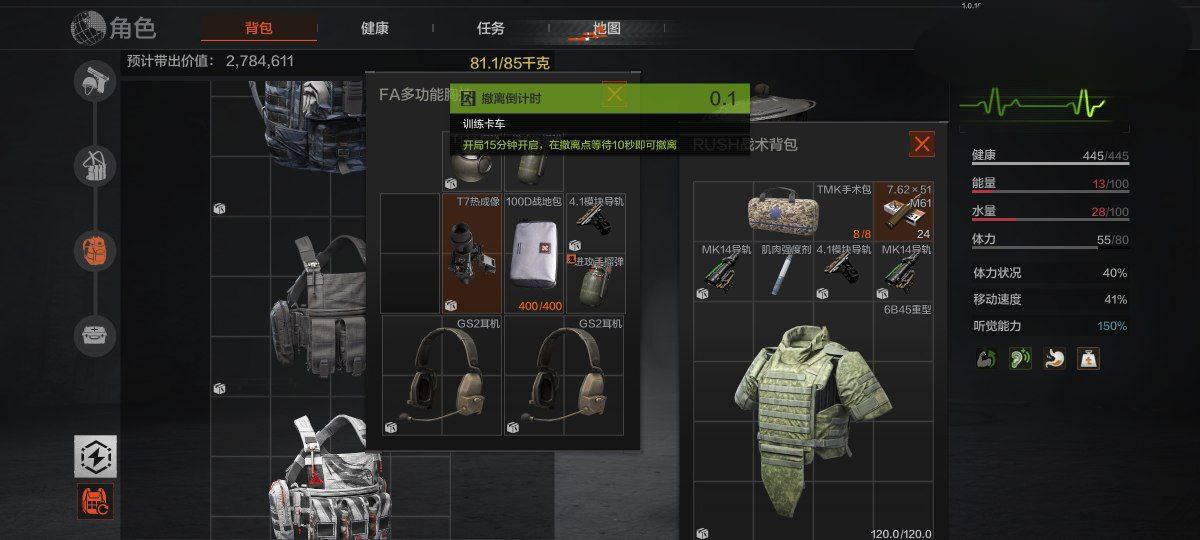
Task: Select the orange backpack category icon
Action: tap(95, 250)
